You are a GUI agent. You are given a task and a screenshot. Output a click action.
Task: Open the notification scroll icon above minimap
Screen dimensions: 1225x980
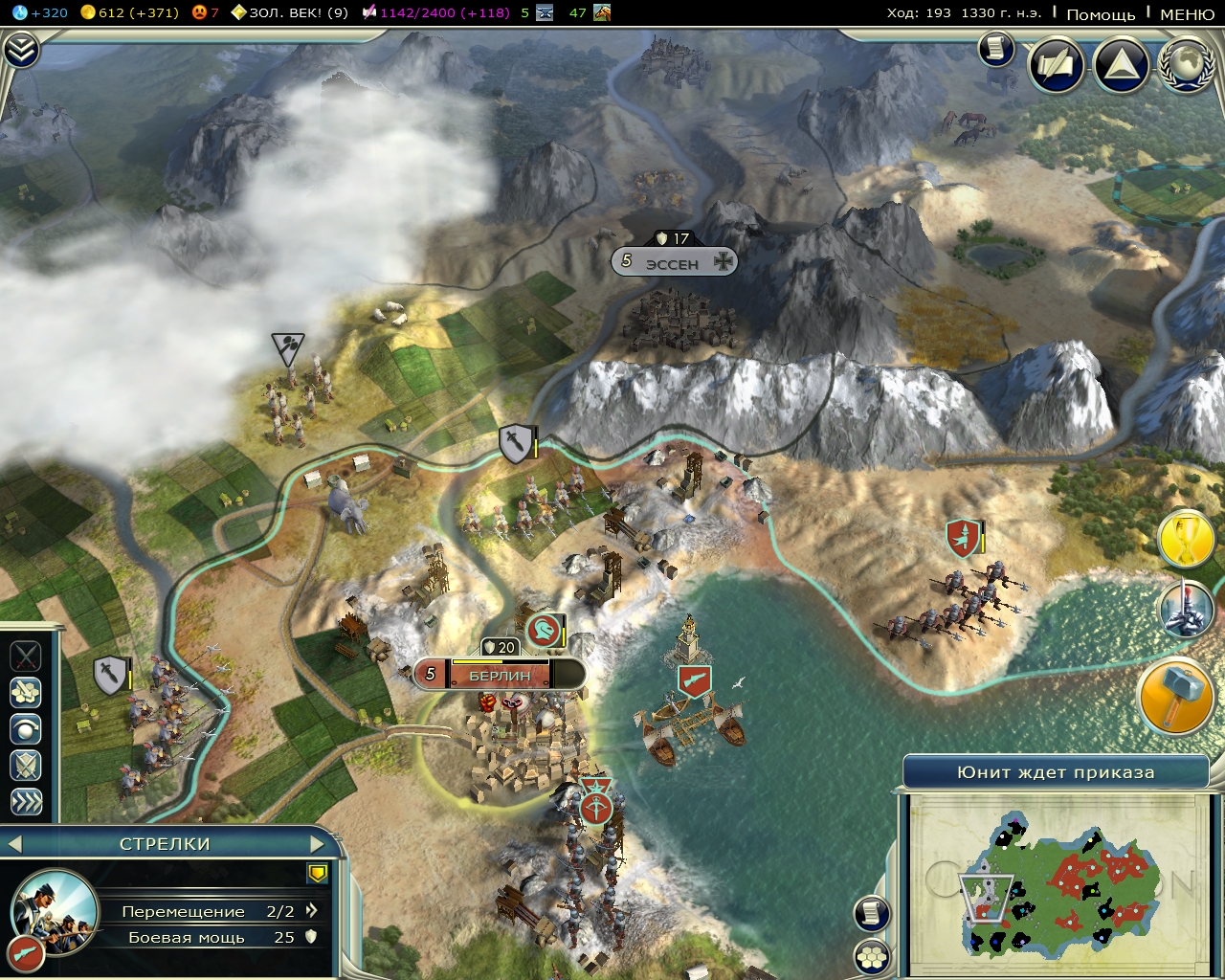point(871,911)
